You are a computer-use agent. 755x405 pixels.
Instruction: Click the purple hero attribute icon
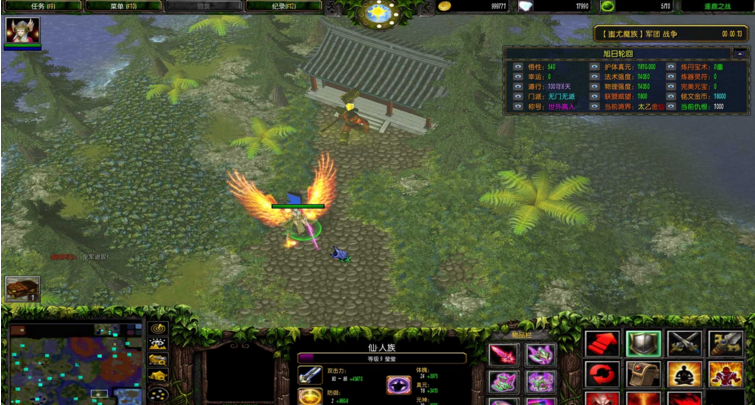click(x=398, y=385)
